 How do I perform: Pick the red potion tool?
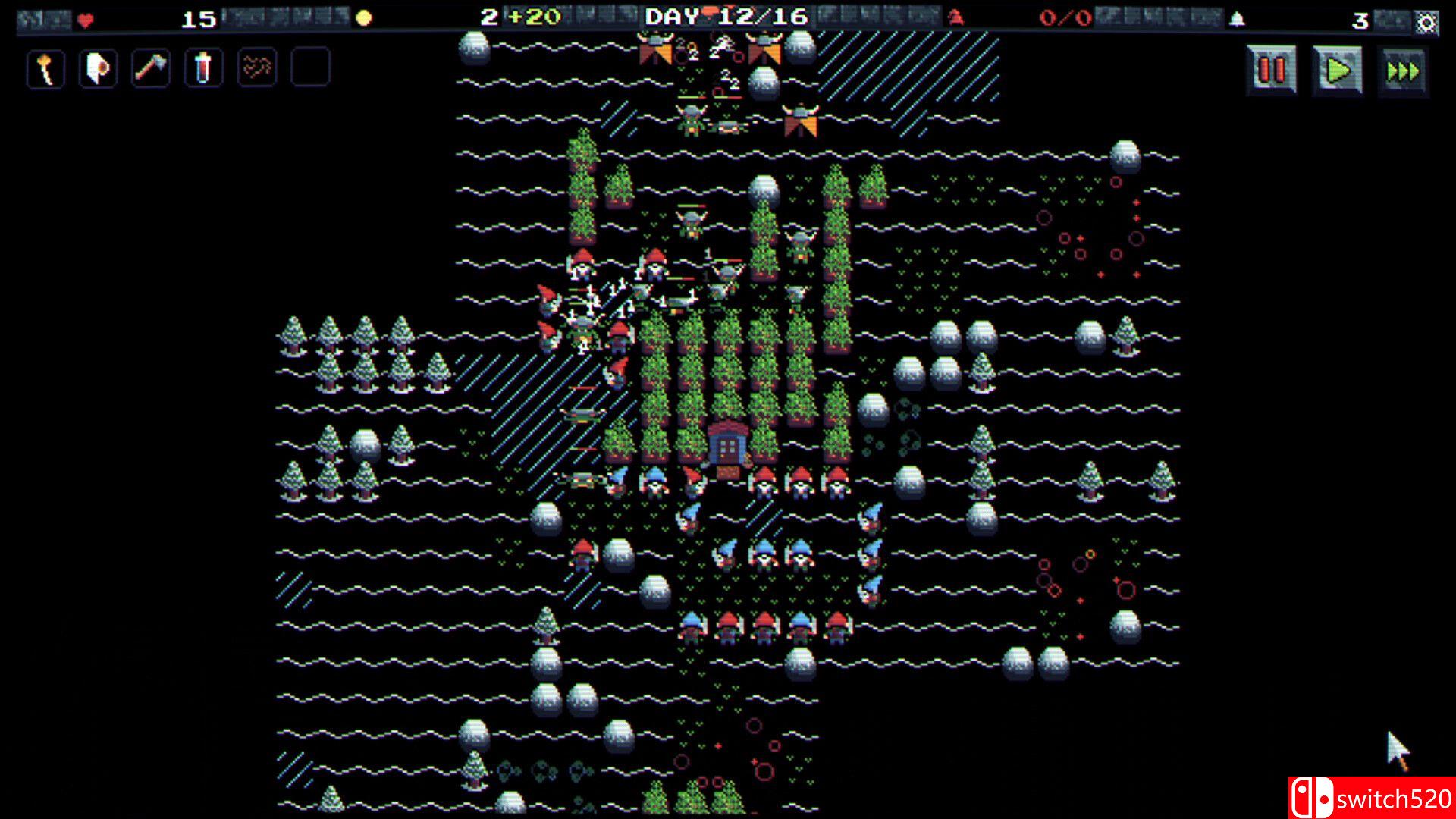(x=203, y=69)
